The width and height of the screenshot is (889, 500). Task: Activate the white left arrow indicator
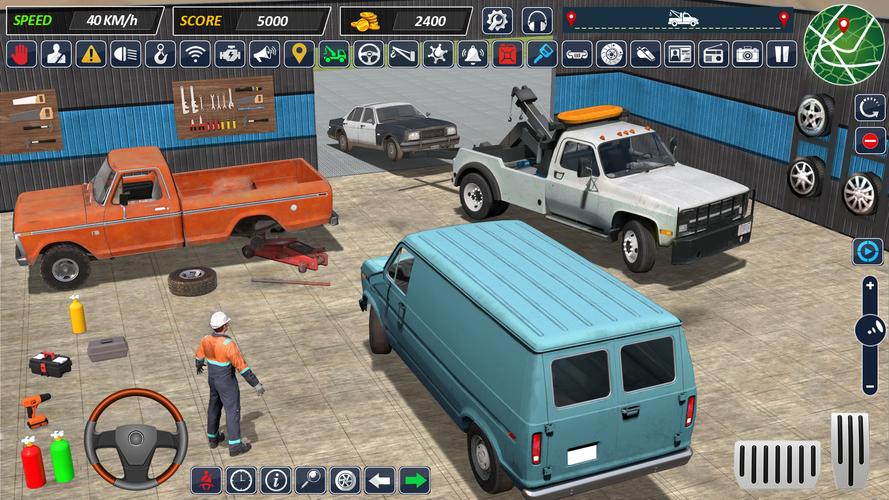pos(379,480)
